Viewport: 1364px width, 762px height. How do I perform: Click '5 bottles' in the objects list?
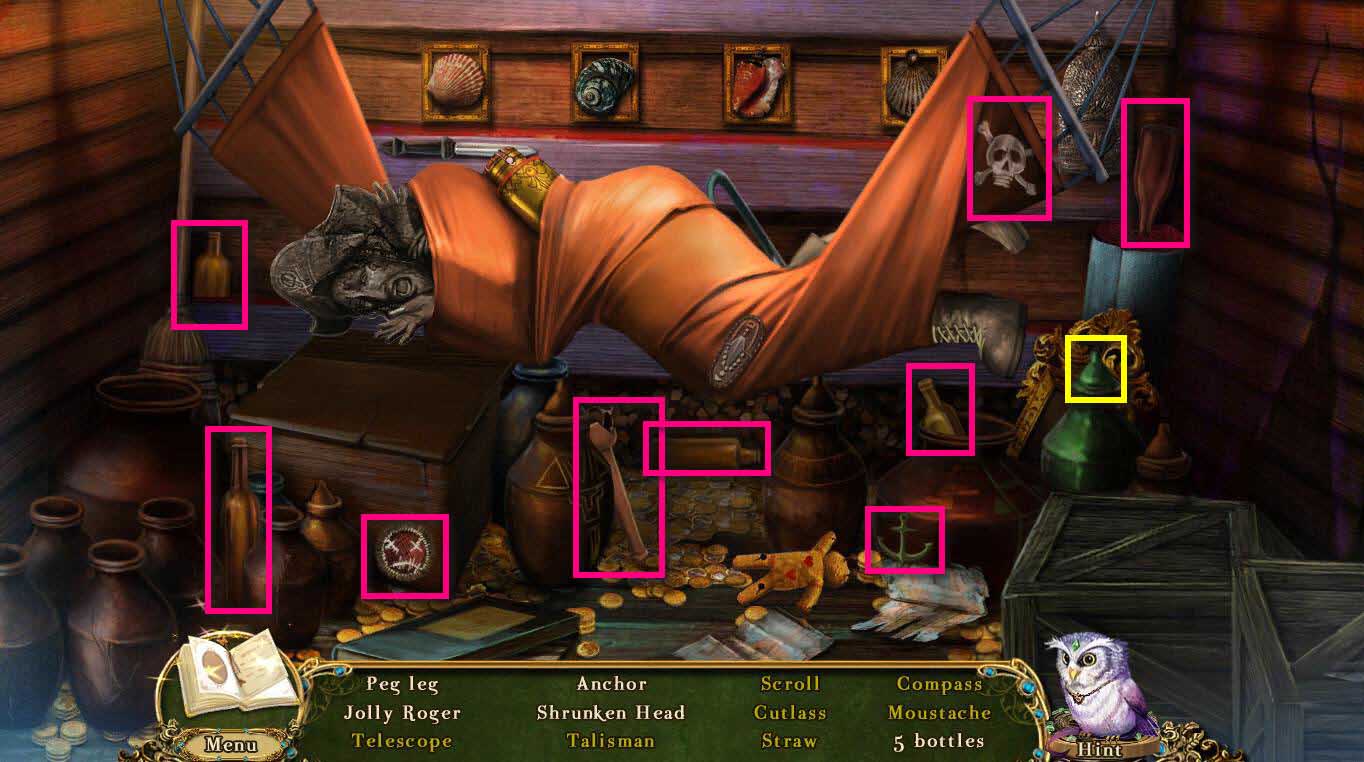938,741
